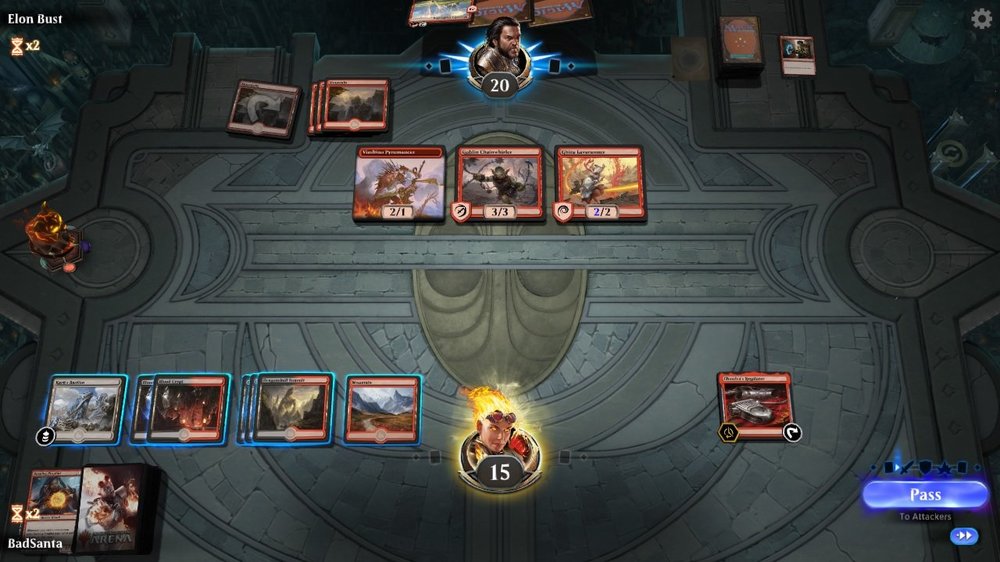Click the Pass button
Image resolution: width=1000 pixels, height=562 pixels.
tap(924, 495)
